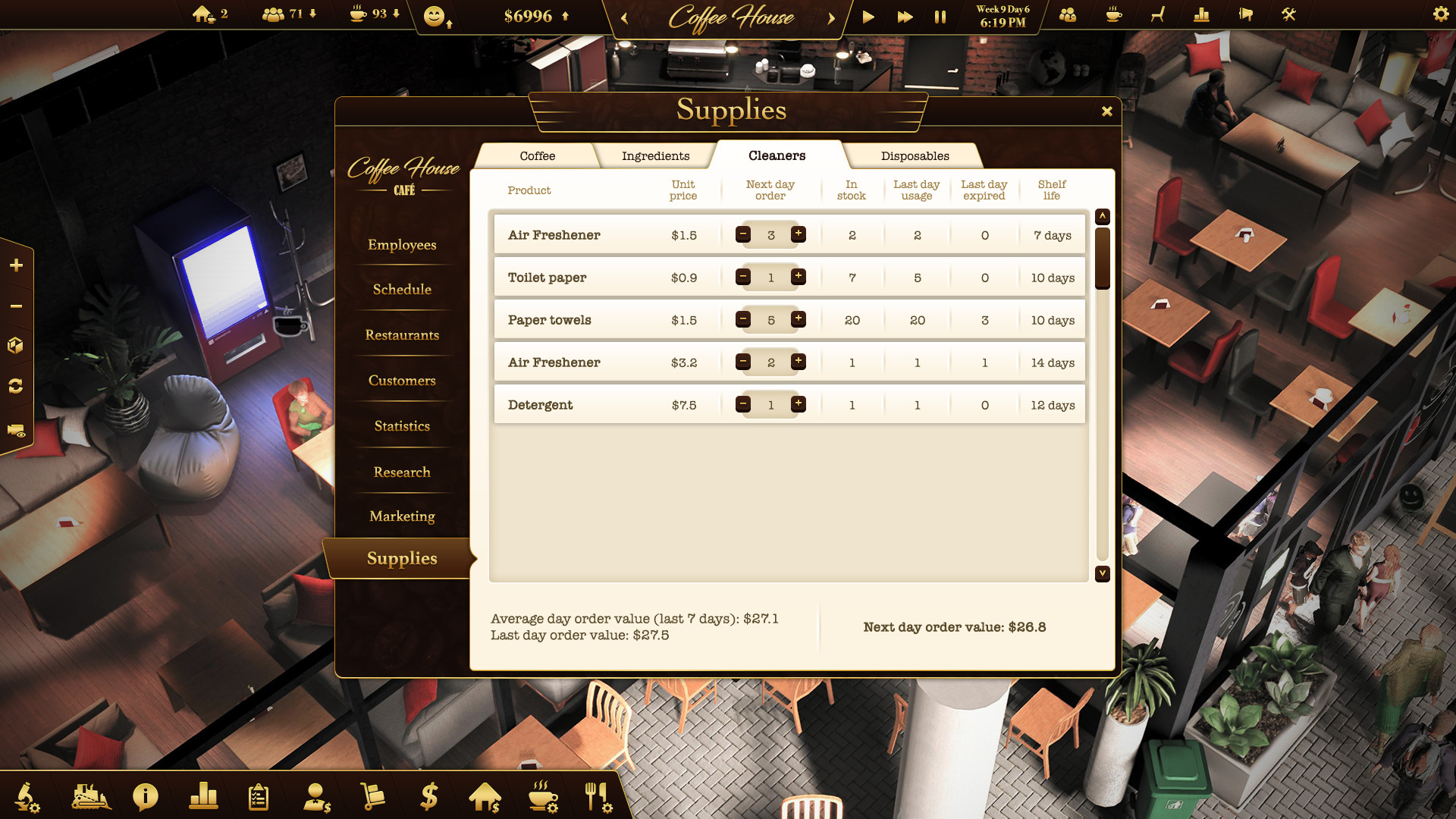Open the Statistics sidebar page
Viewport: 1456px width, 819px height.
[x=401, y=426]
